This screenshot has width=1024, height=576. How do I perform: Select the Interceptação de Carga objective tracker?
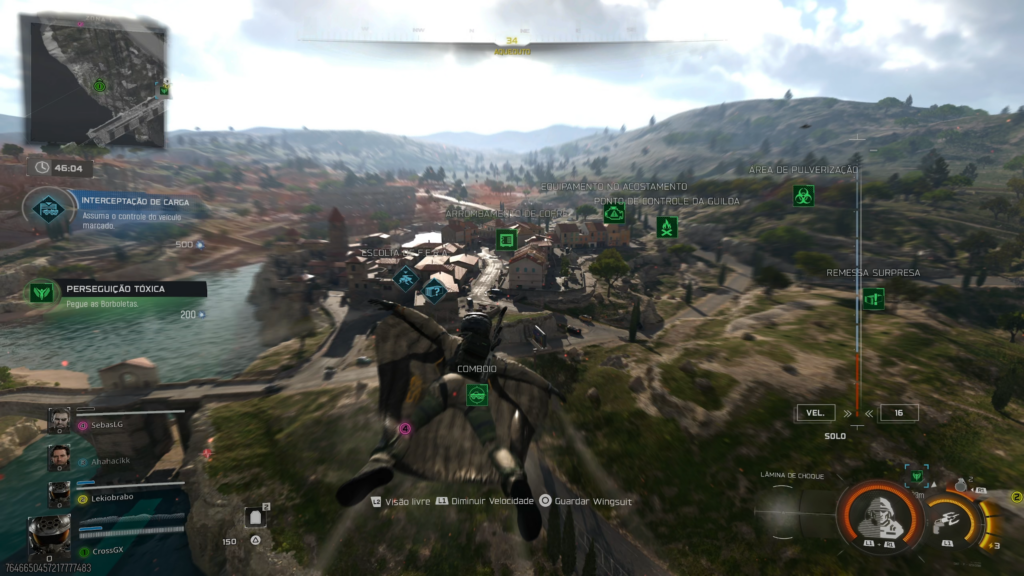[48, 207]
